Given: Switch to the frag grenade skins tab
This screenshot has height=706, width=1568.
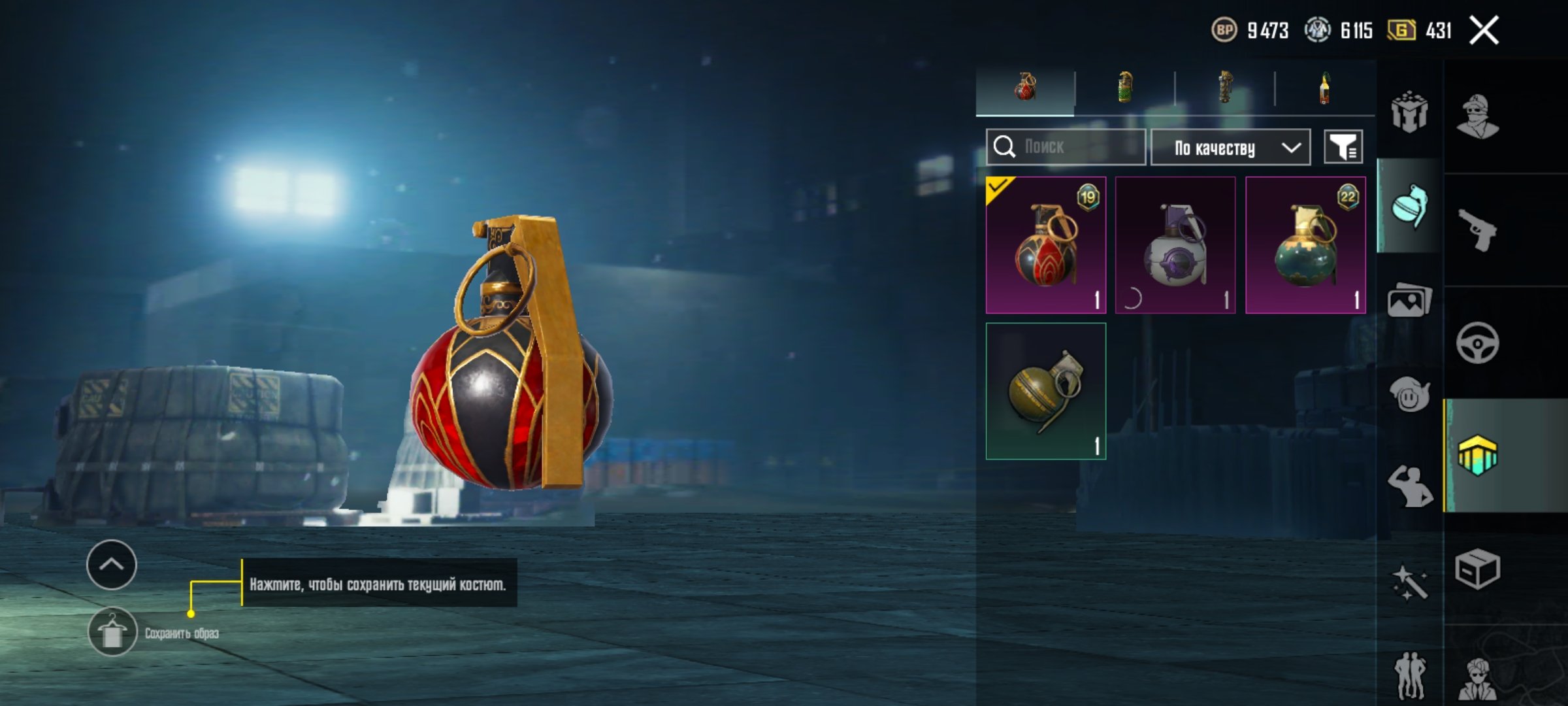Looking at the screenshot, I should coord(1024,88).
